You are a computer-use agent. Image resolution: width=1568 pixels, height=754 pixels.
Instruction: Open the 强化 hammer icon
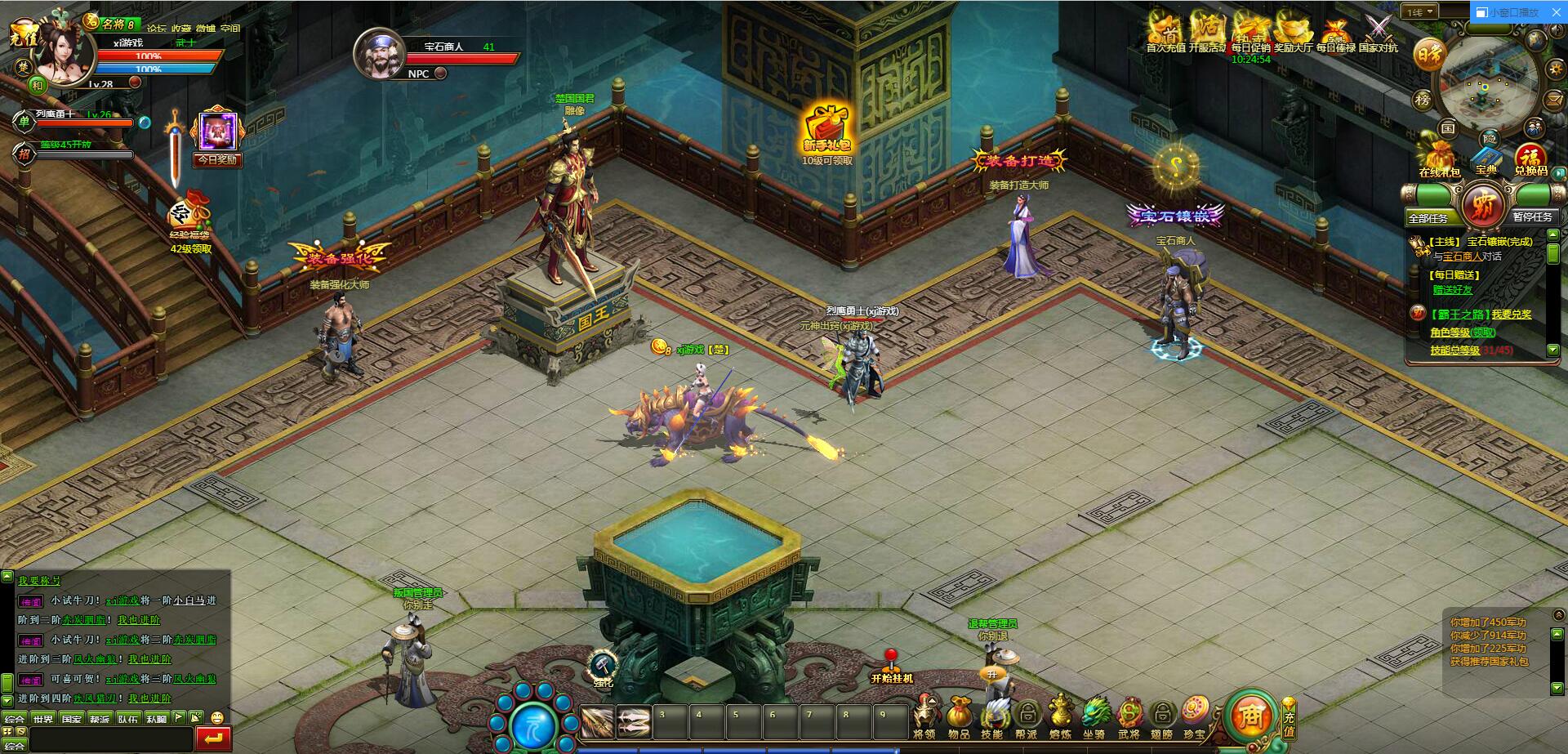(603, 667)
